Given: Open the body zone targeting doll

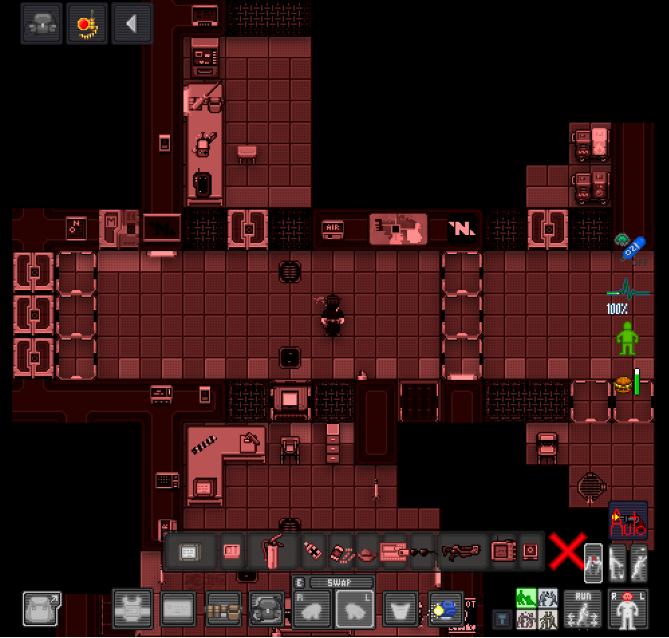Looking at the screenshot, I should 629,608.
